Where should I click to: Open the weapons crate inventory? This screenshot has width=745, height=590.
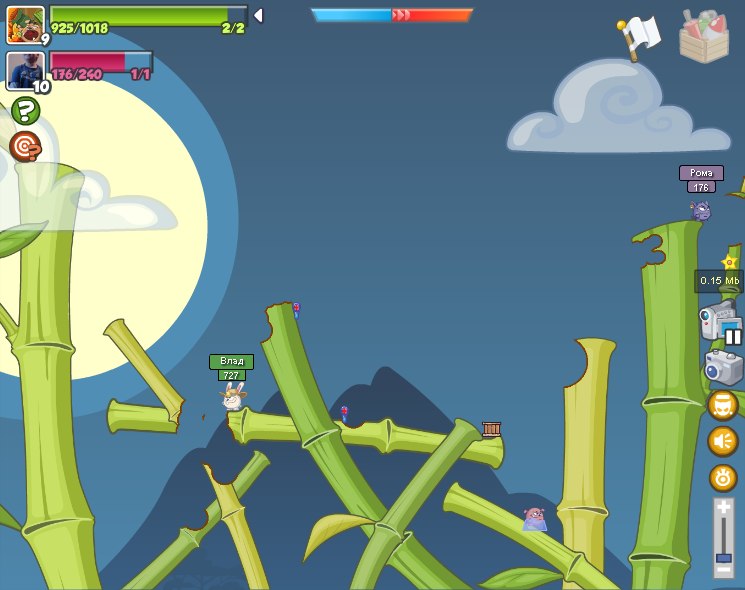(x=704, y=37)
